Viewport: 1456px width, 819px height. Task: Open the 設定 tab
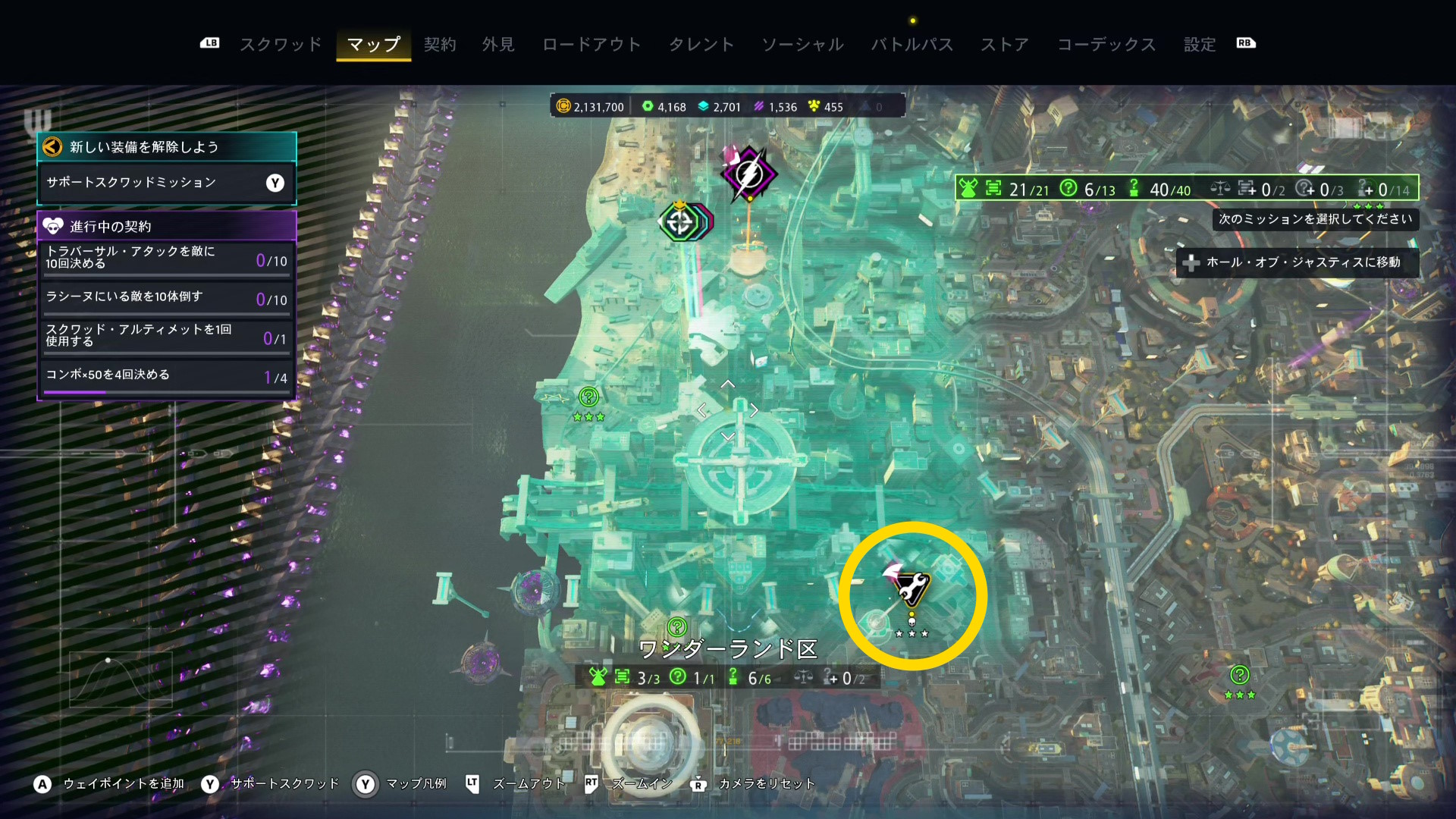coord(1200,45)
